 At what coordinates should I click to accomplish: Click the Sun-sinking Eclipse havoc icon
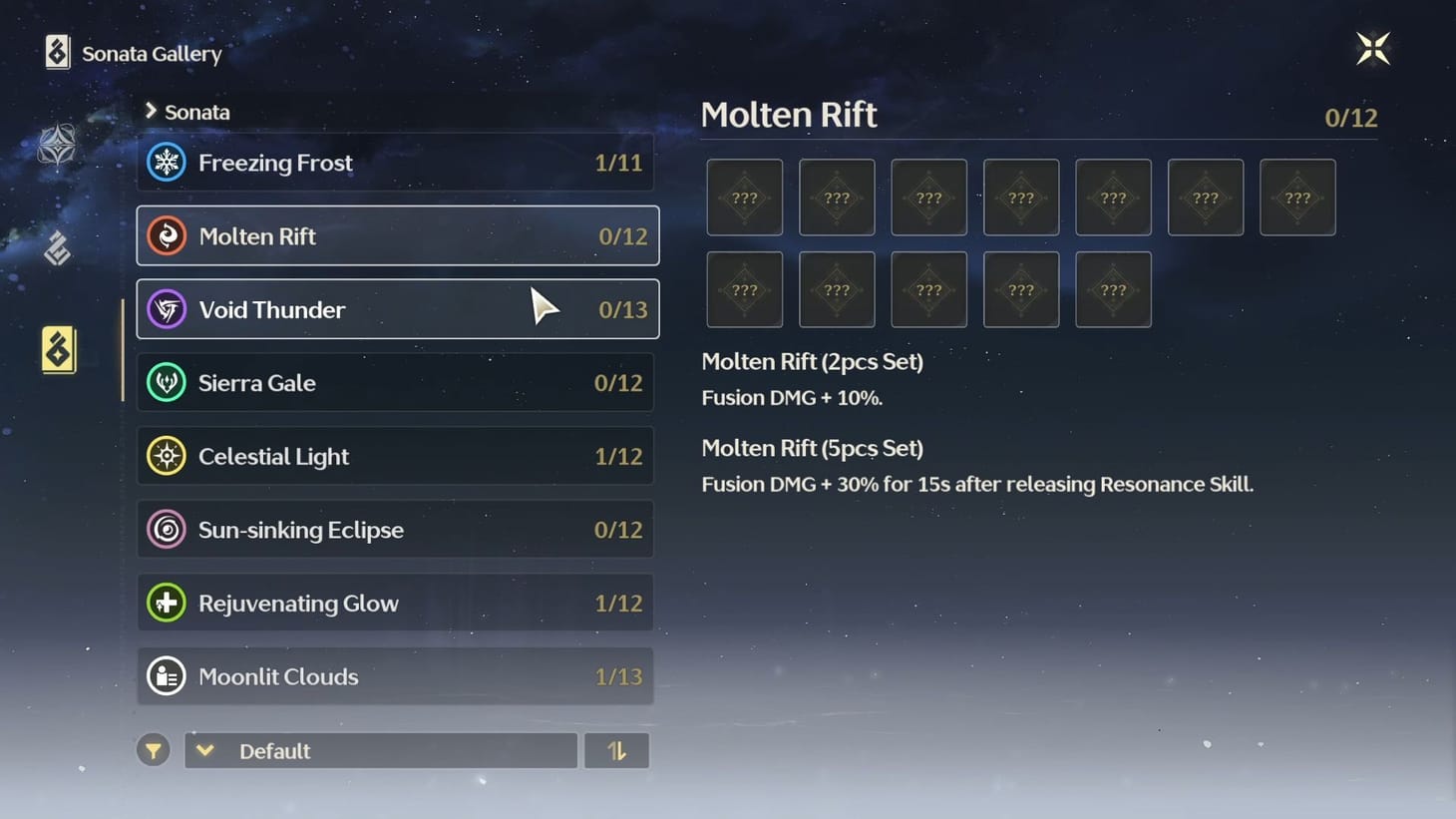point(166,529)
